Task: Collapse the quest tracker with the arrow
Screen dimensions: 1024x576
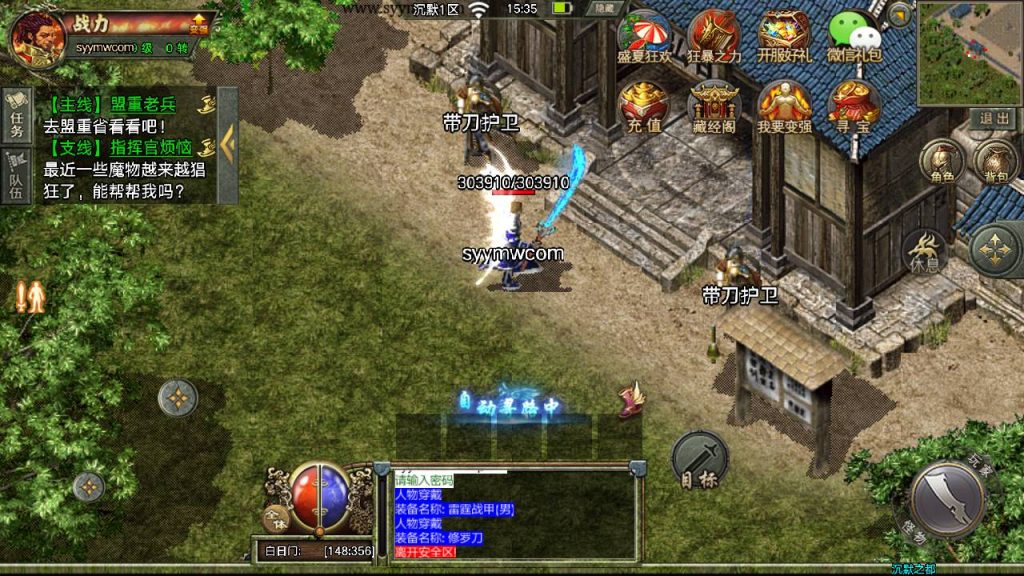Action: 228,145
